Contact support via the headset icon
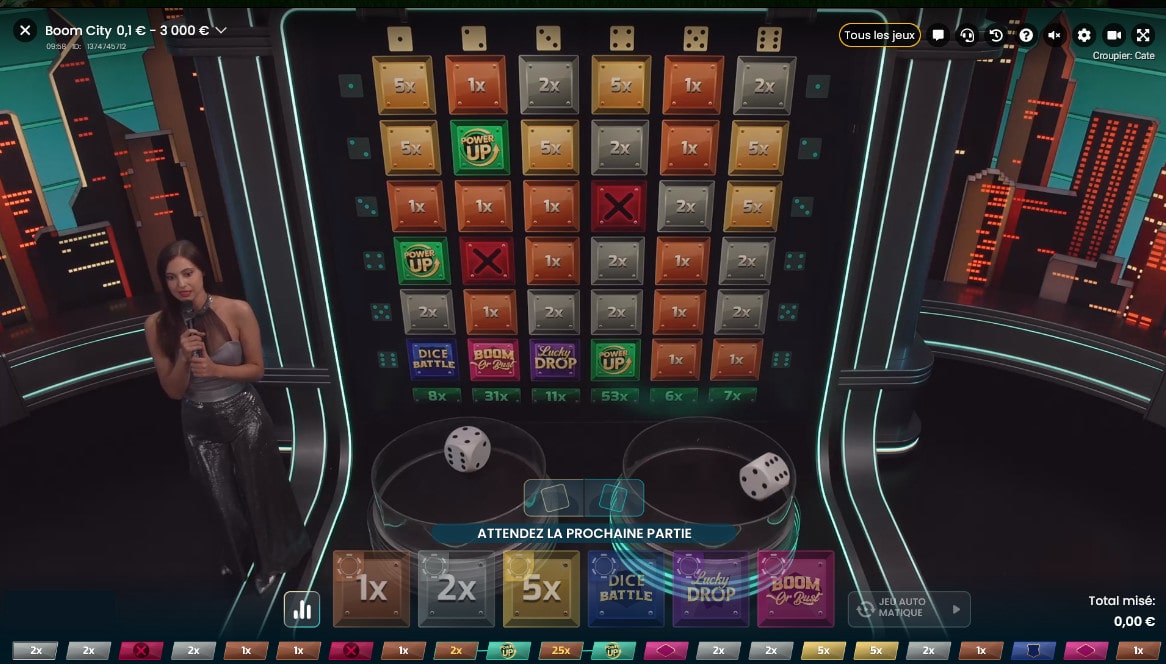1166x664 pixels. [967, 35]
